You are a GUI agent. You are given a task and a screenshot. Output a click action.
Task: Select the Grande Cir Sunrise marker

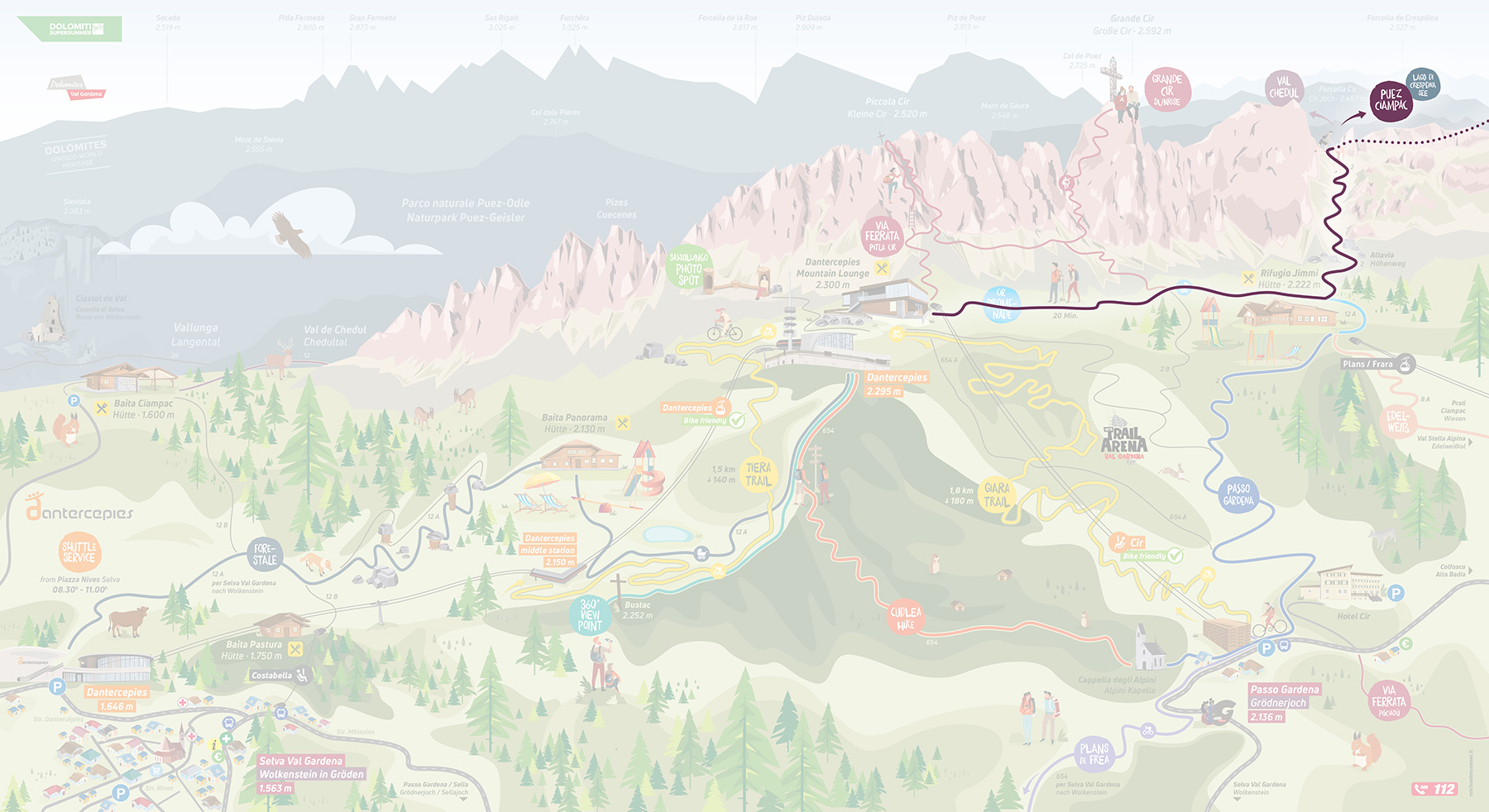point(1167,89)
